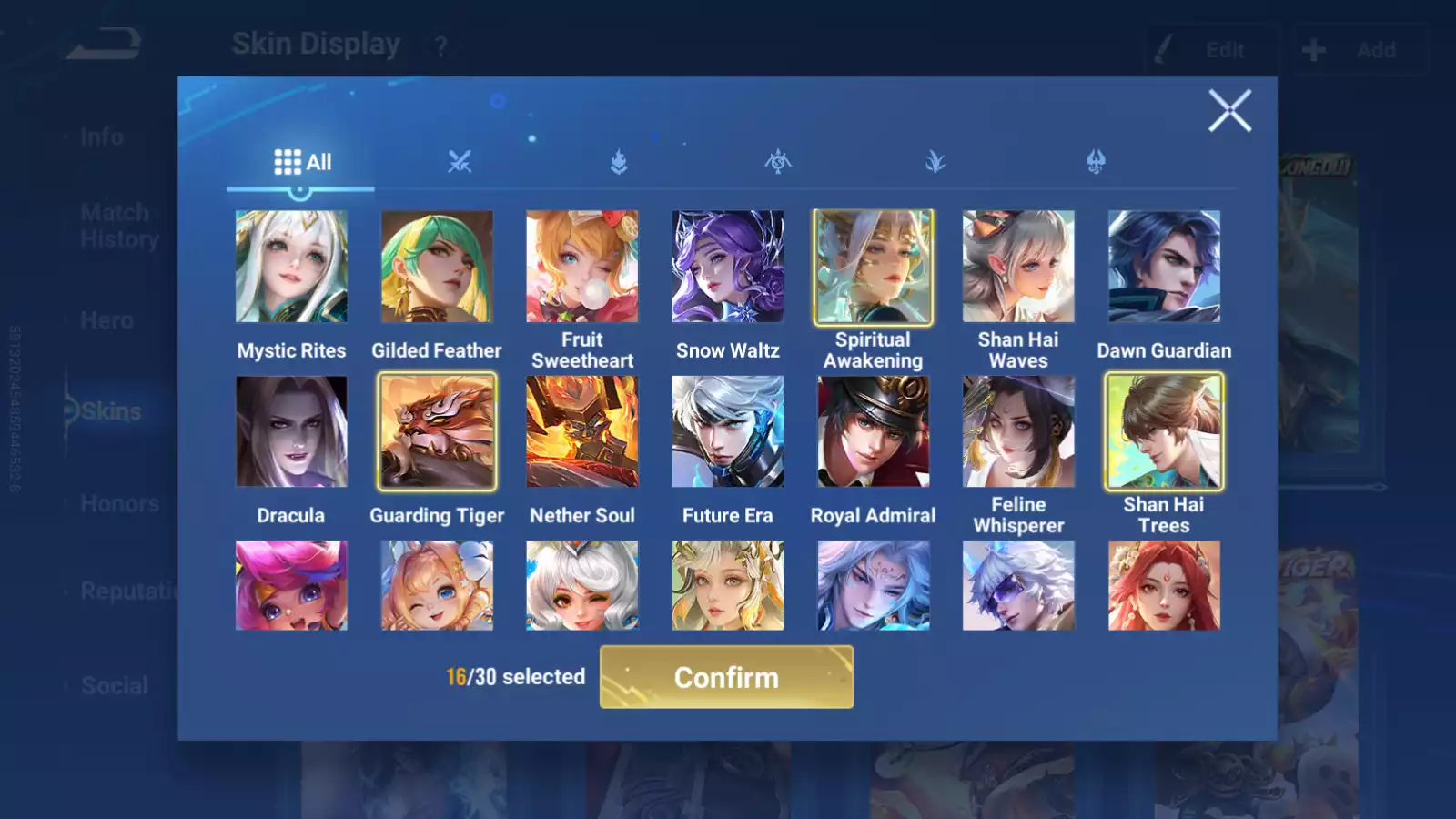Confirm the skin selection
The width and height of the screenshot is (1456, 819).
(726, 677)
